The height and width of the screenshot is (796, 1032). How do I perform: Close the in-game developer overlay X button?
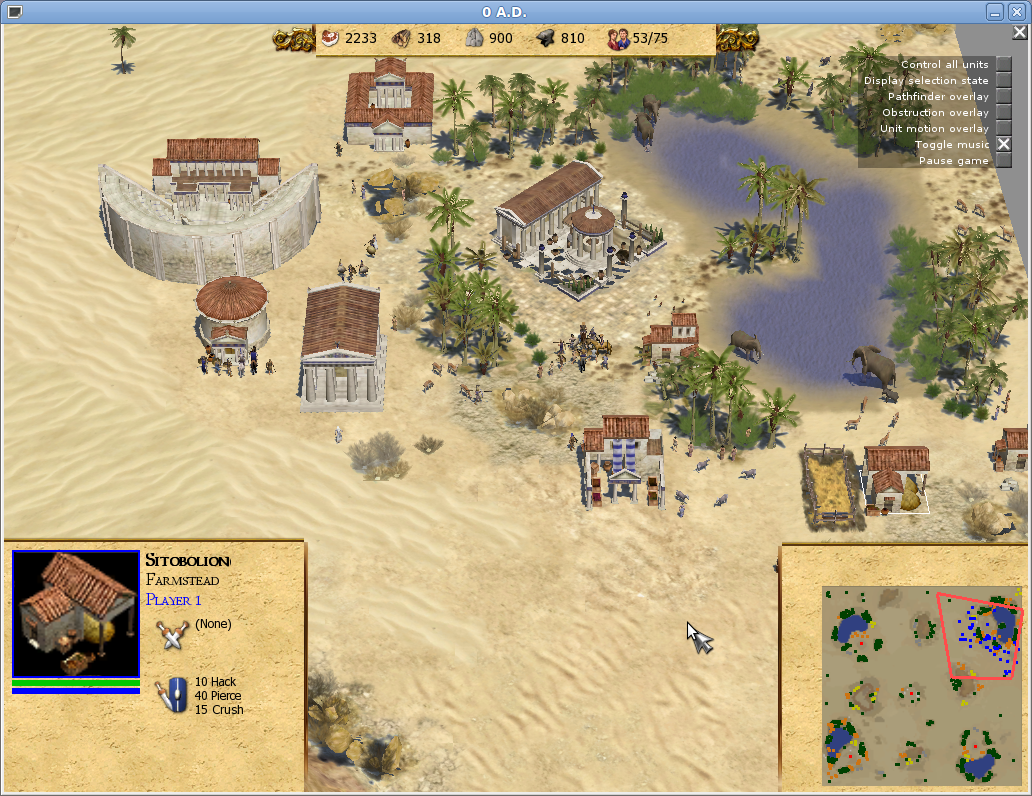1019,32
